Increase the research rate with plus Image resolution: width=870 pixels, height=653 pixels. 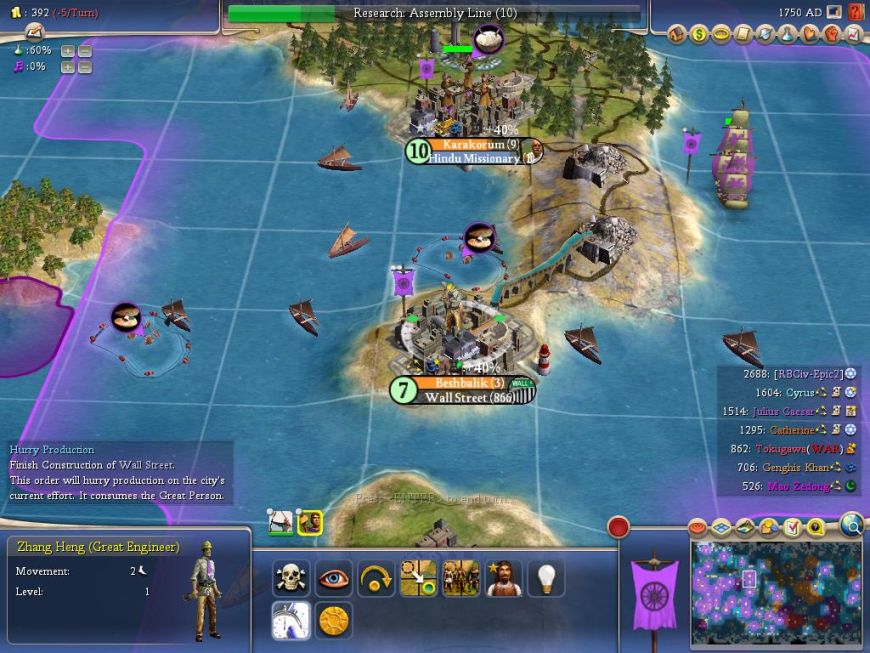(67, 50)
